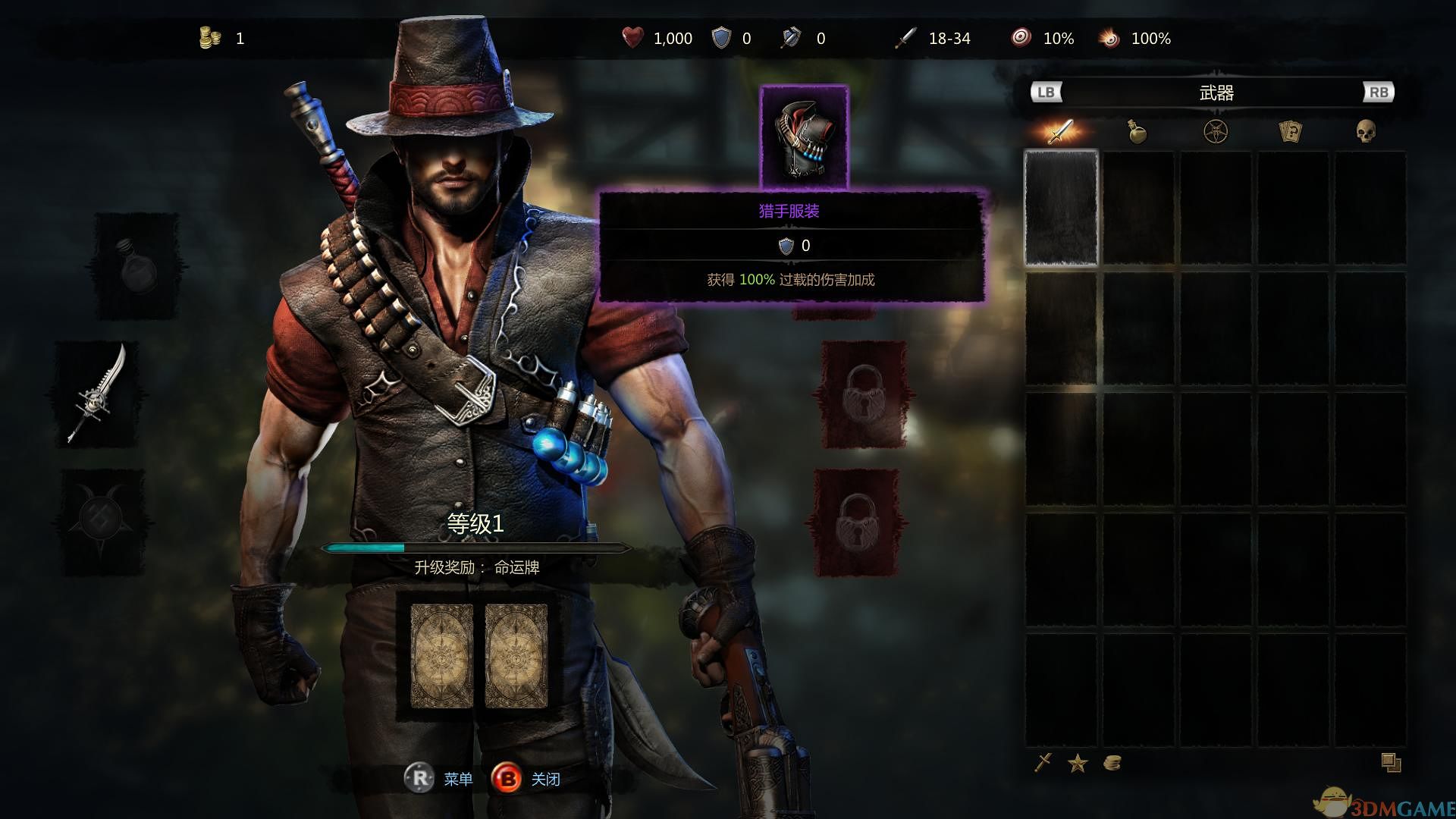Open the potion consumables category tab

pos(1137,131)
